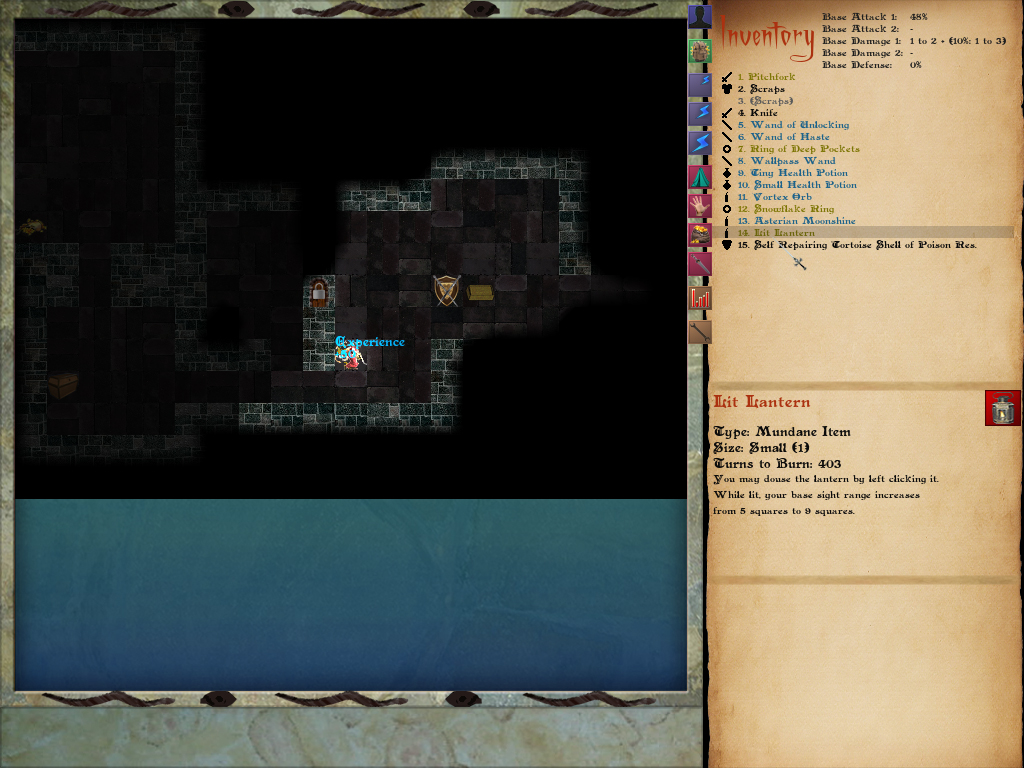Viewport: 1024px width, 768px height.
Task: Select the green tent icon
Action: (x=700, y=177)
